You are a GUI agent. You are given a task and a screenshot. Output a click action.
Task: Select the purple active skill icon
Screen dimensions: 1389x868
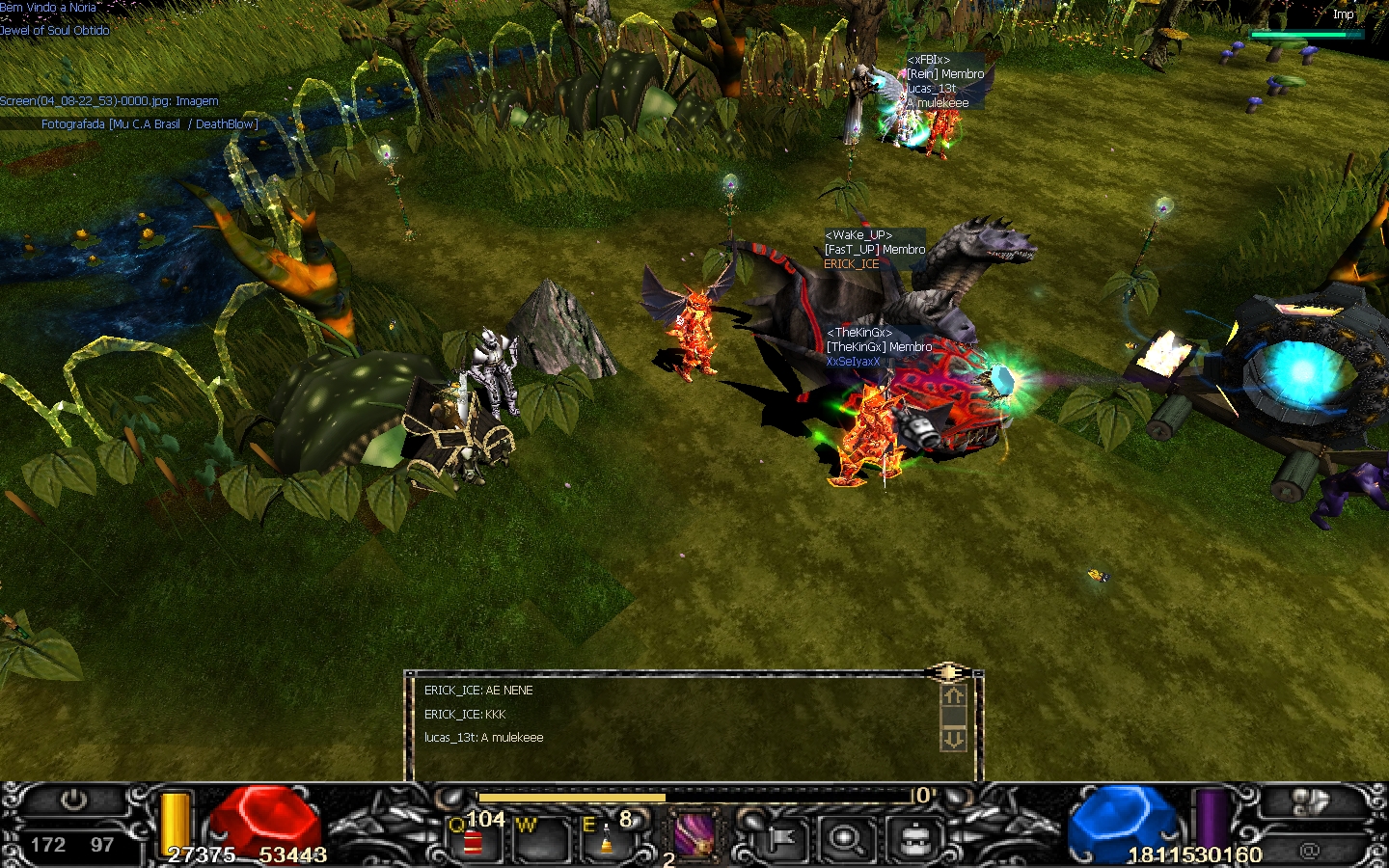(x=694, y=834)
